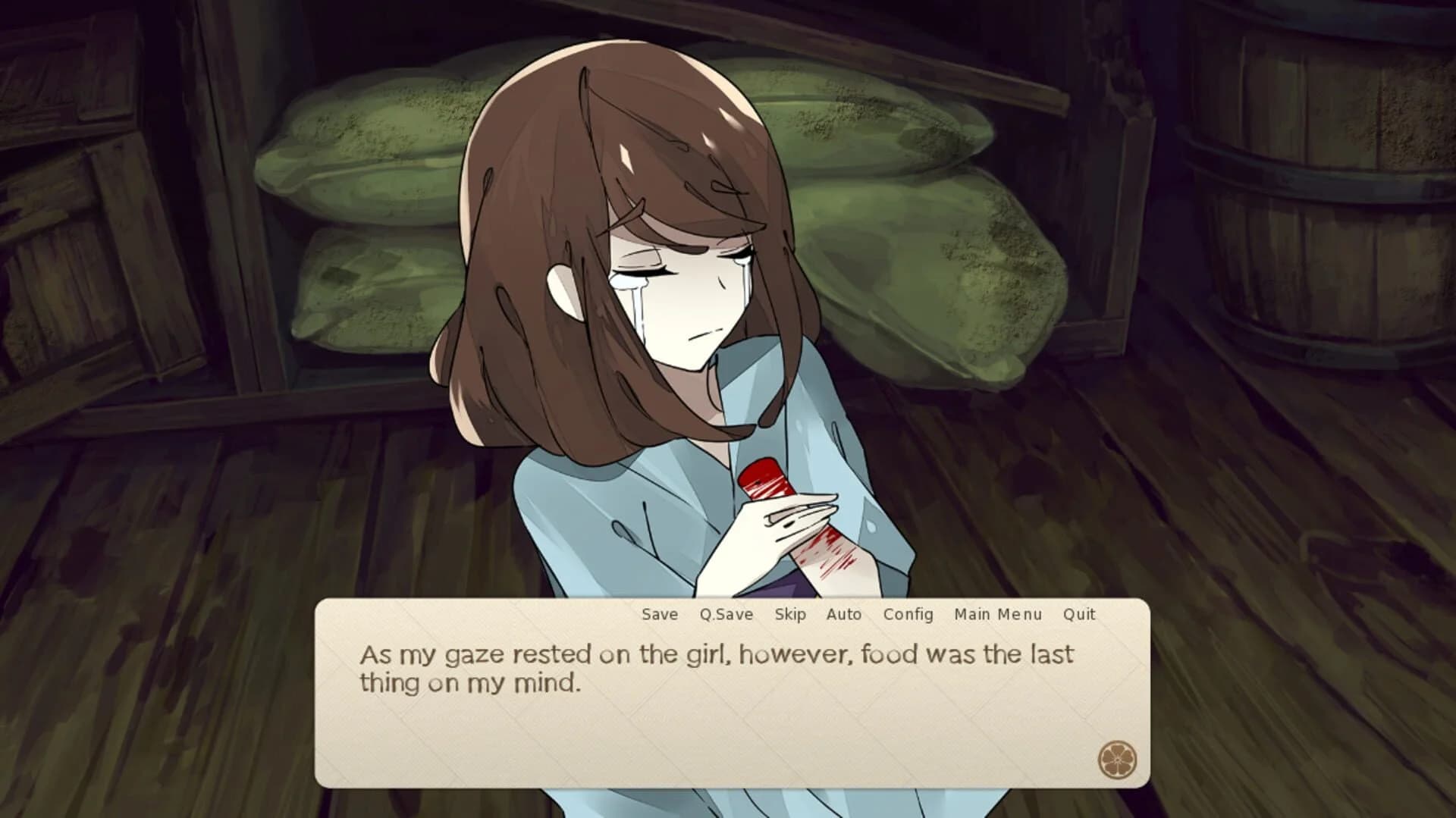The image size is (1456, 818).
Task: Select Skip from the quick menu bar
Action: pyautogui.click(x=790, y=614)
